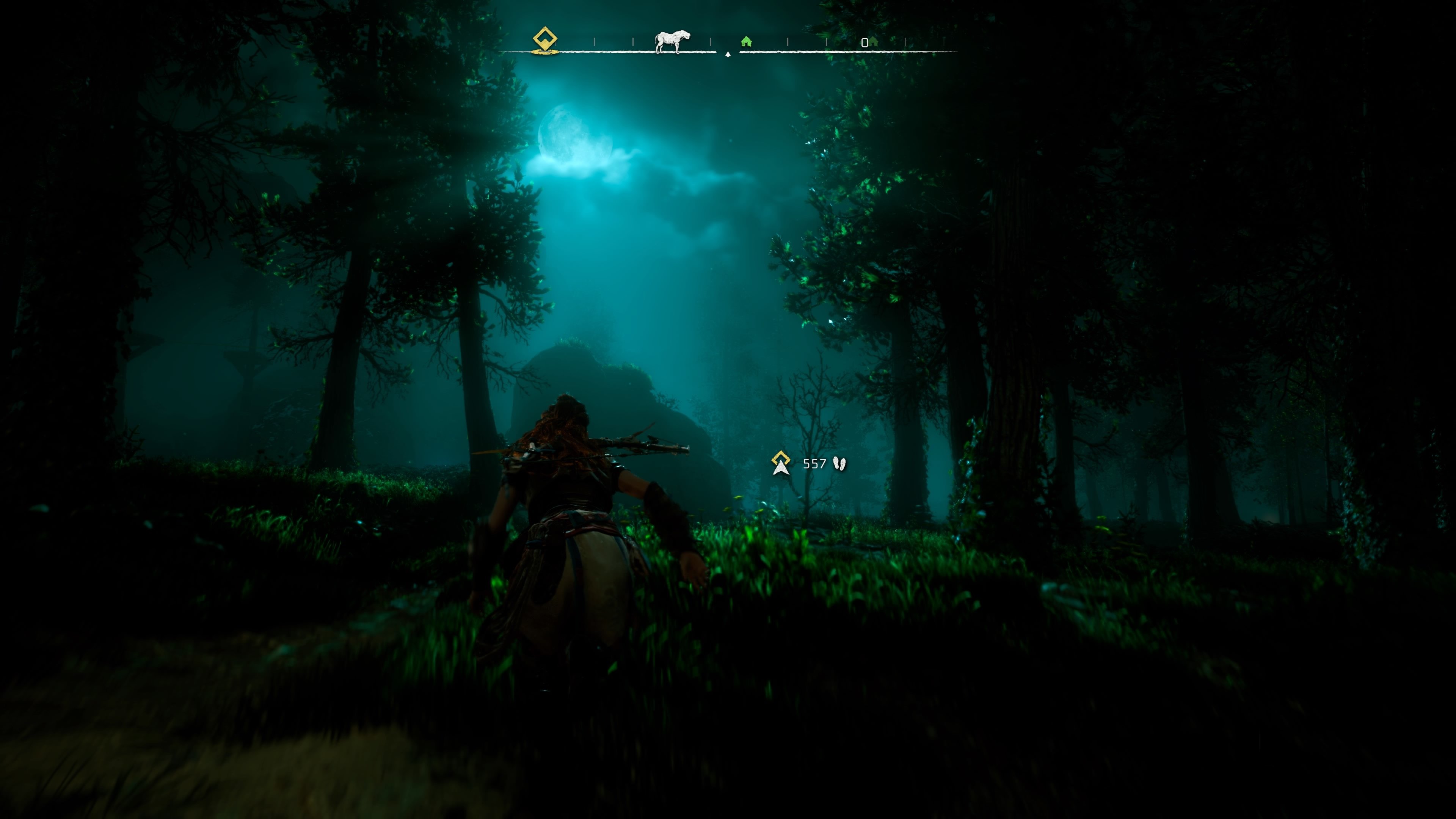Click the yellow diamond waypoint in the forest
The width and height of the screenshot is (1456, 819).
point(781,458)
